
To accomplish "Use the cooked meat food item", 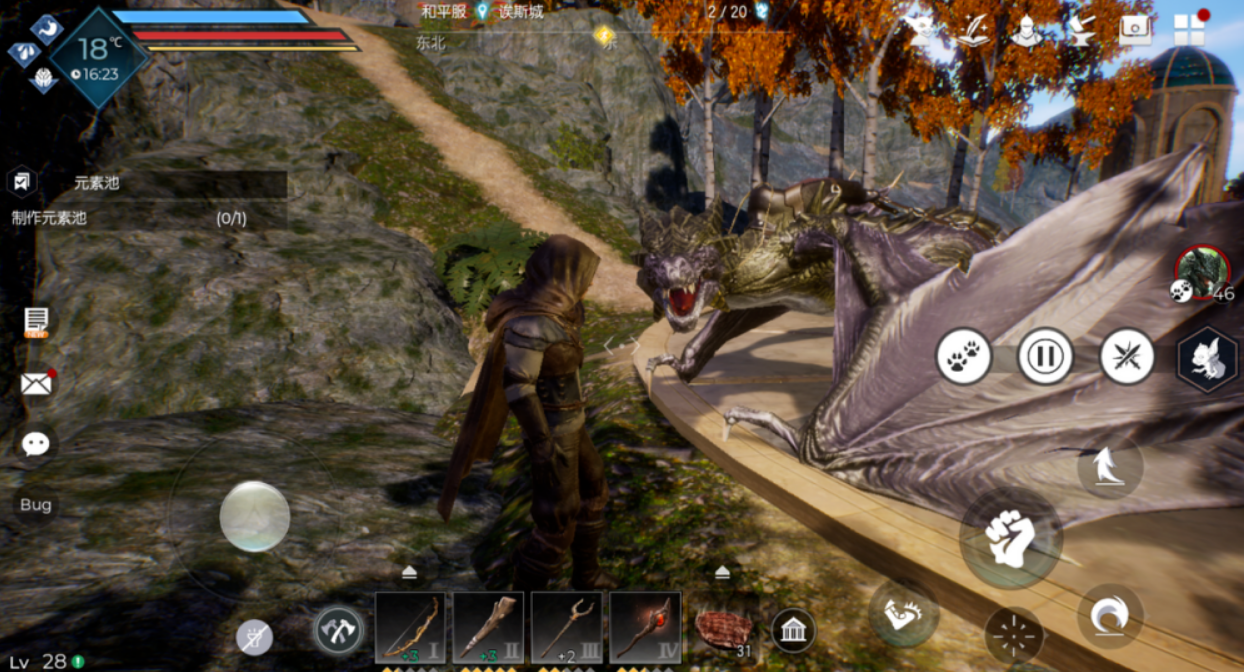I will tap(724, 630).
